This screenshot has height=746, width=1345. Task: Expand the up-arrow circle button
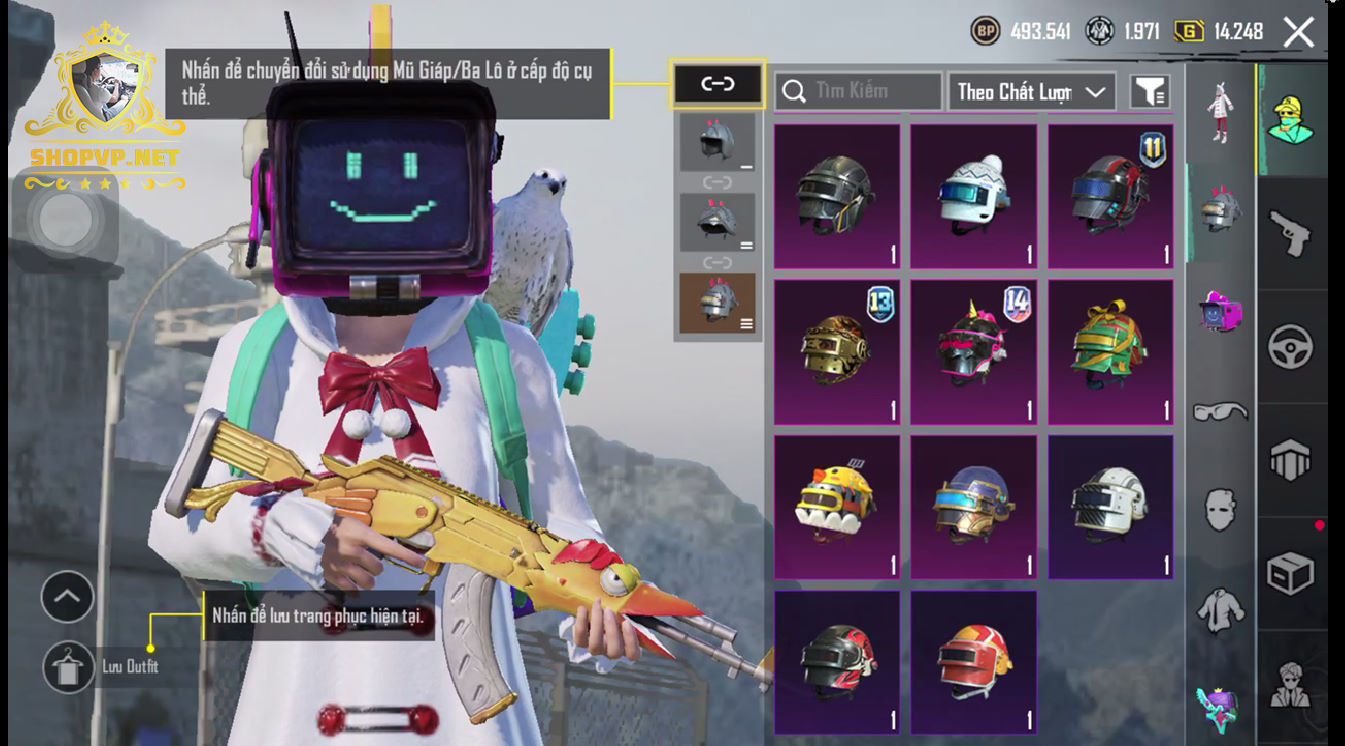click(x=67, y=597)
